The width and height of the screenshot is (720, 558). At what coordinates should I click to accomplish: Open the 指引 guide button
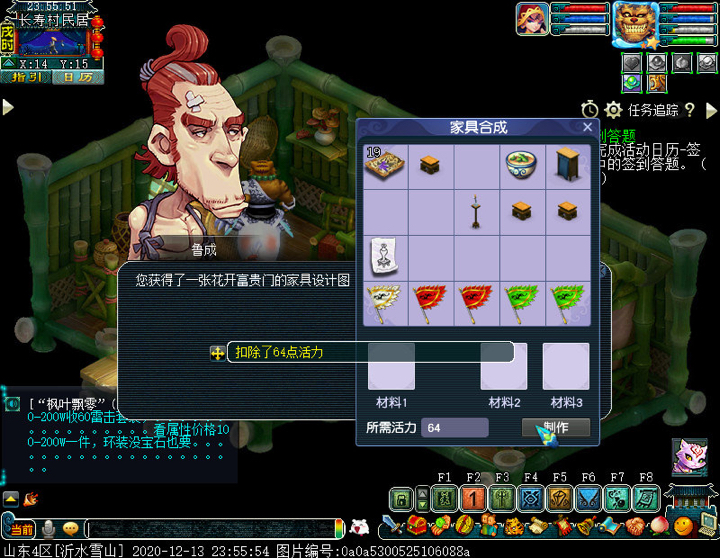(x=24, y=77)
